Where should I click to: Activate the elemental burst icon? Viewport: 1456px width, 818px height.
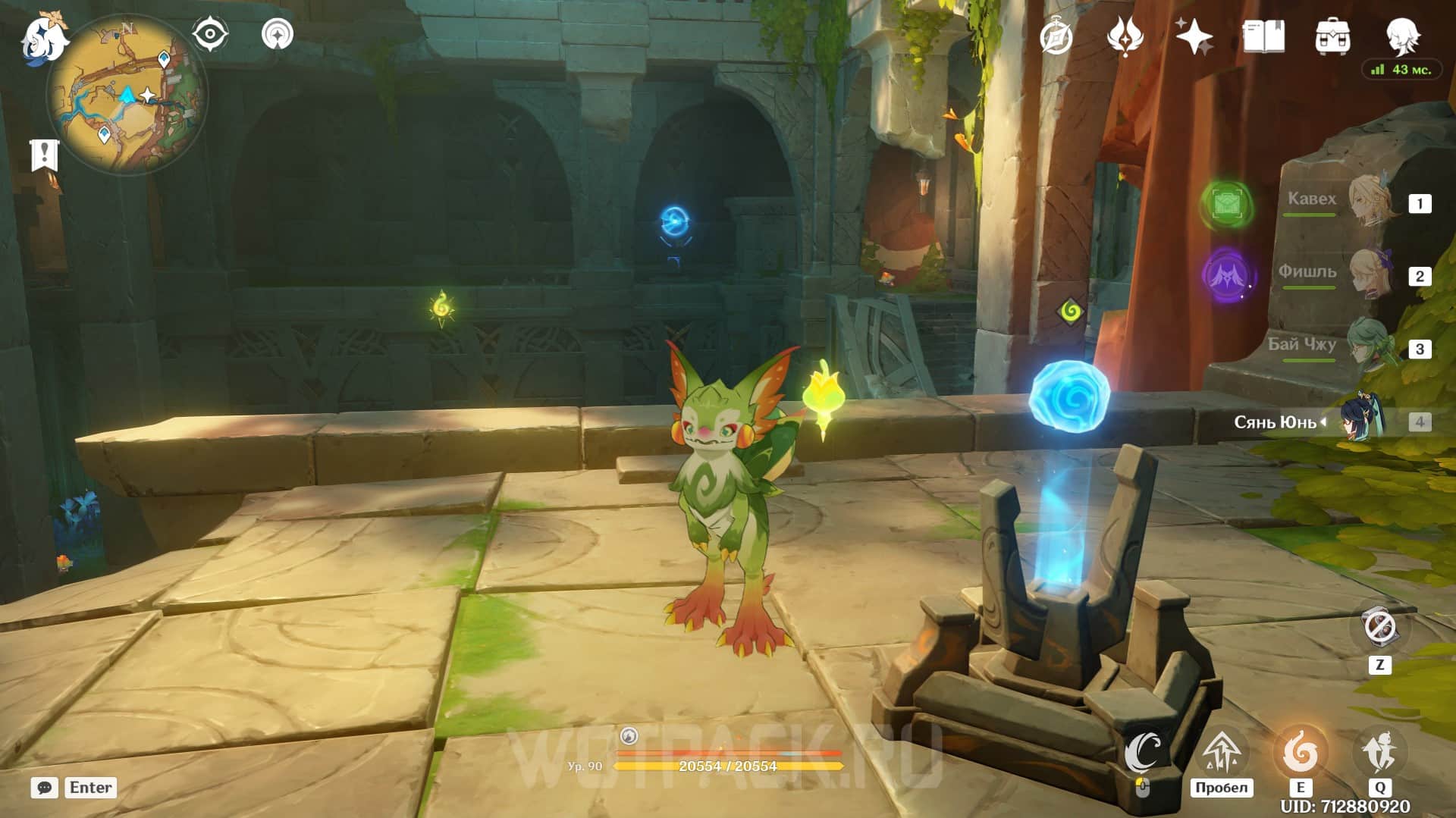1379,752
